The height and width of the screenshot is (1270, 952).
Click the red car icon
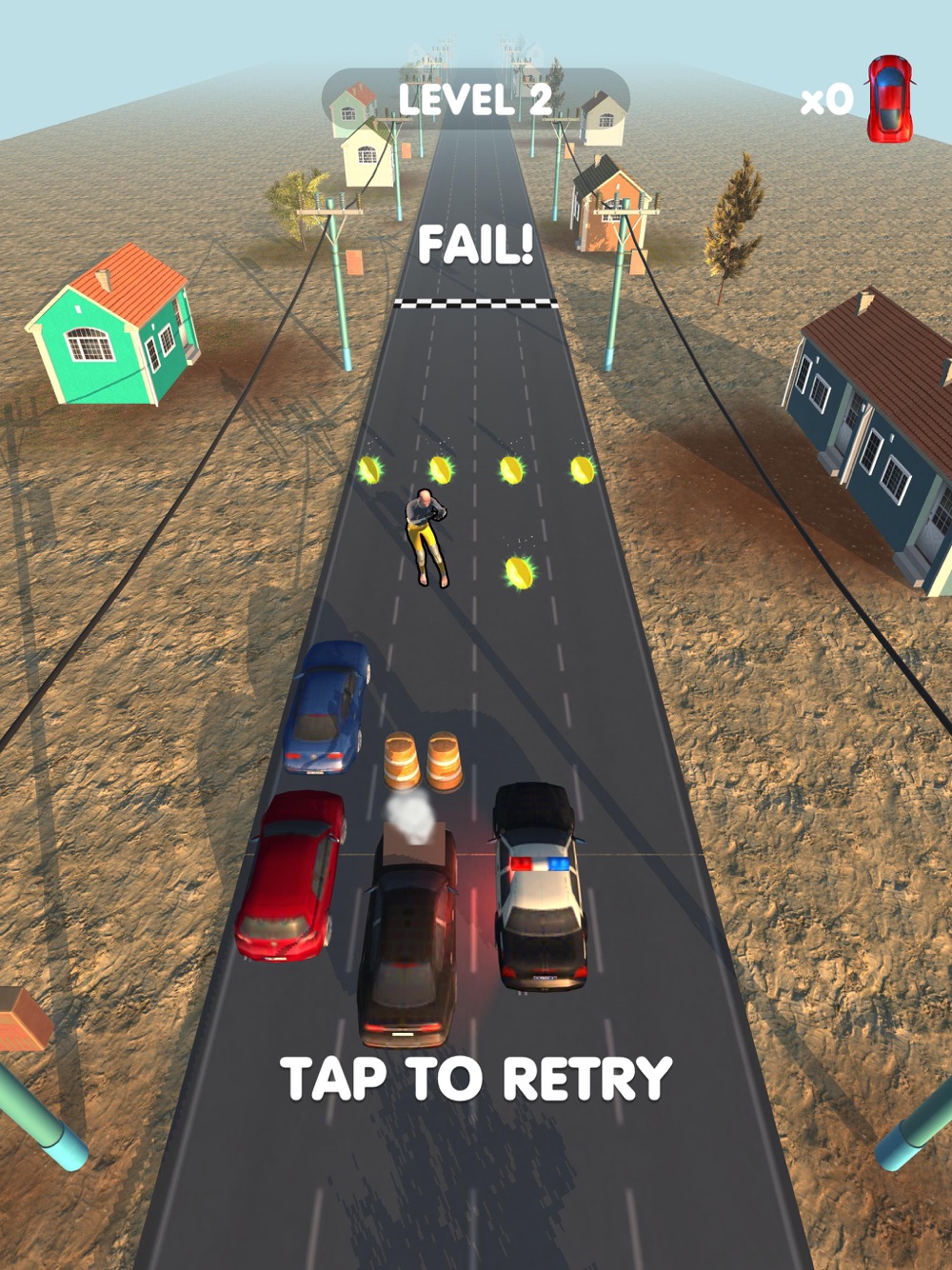[x=889, y=99]
